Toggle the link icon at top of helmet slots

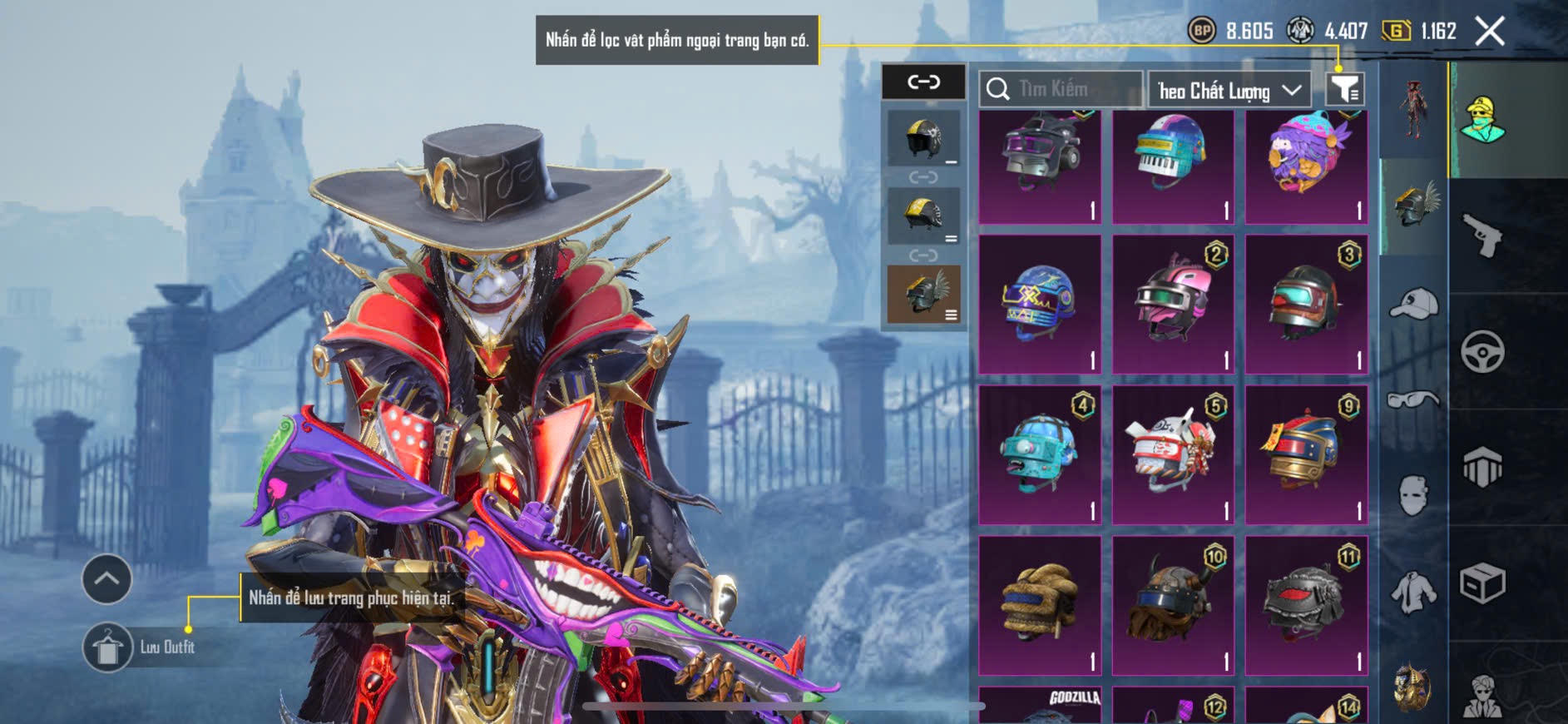(923, 82)
